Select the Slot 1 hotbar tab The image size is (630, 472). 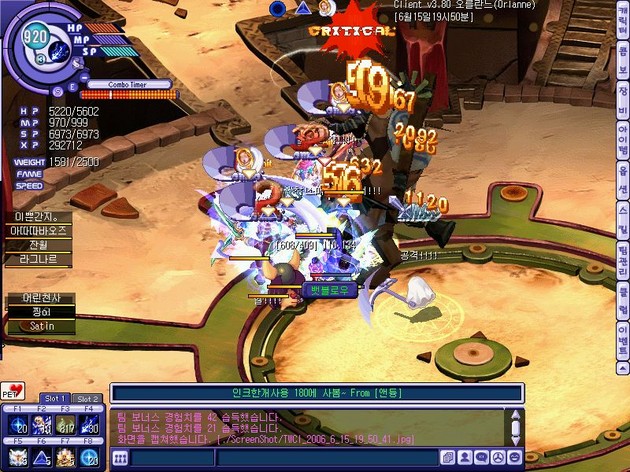(x=54, y=398)
